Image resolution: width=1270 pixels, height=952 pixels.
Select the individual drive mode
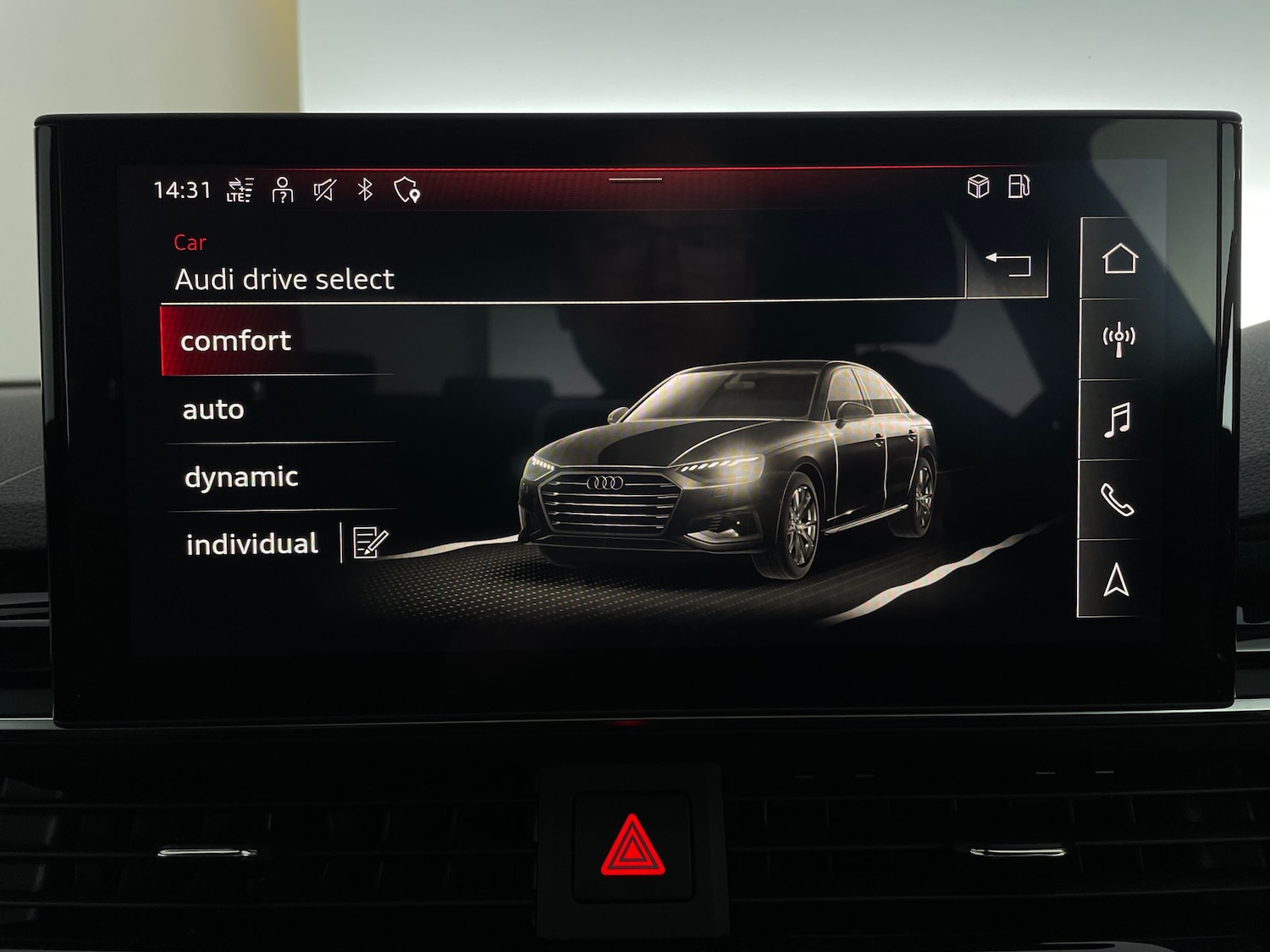pyautogui.click(x=251, y=543)
